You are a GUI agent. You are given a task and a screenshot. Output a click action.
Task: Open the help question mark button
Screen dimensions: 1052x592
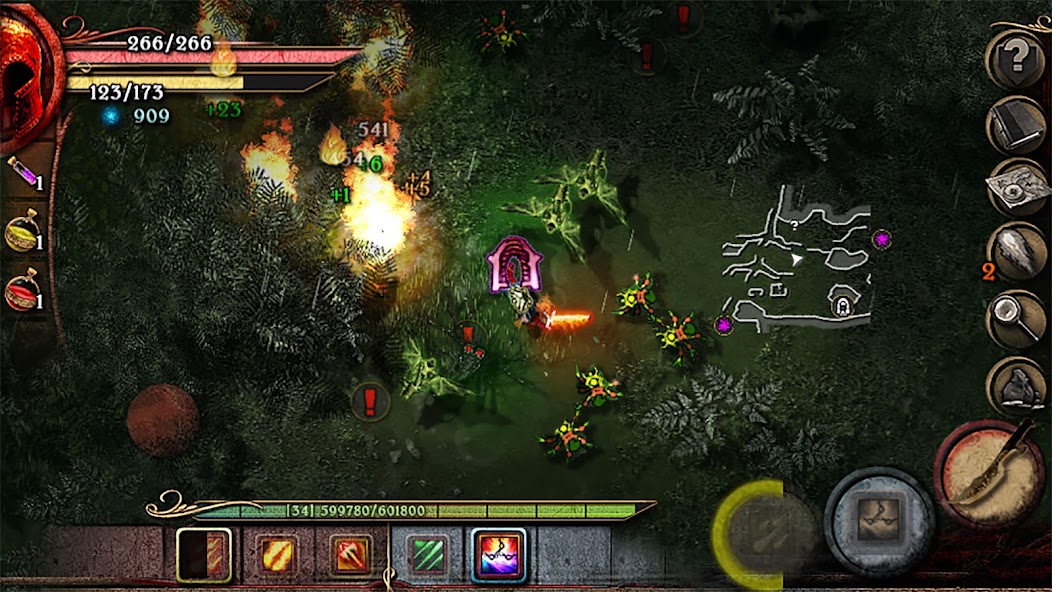[x=1018, y=58]
